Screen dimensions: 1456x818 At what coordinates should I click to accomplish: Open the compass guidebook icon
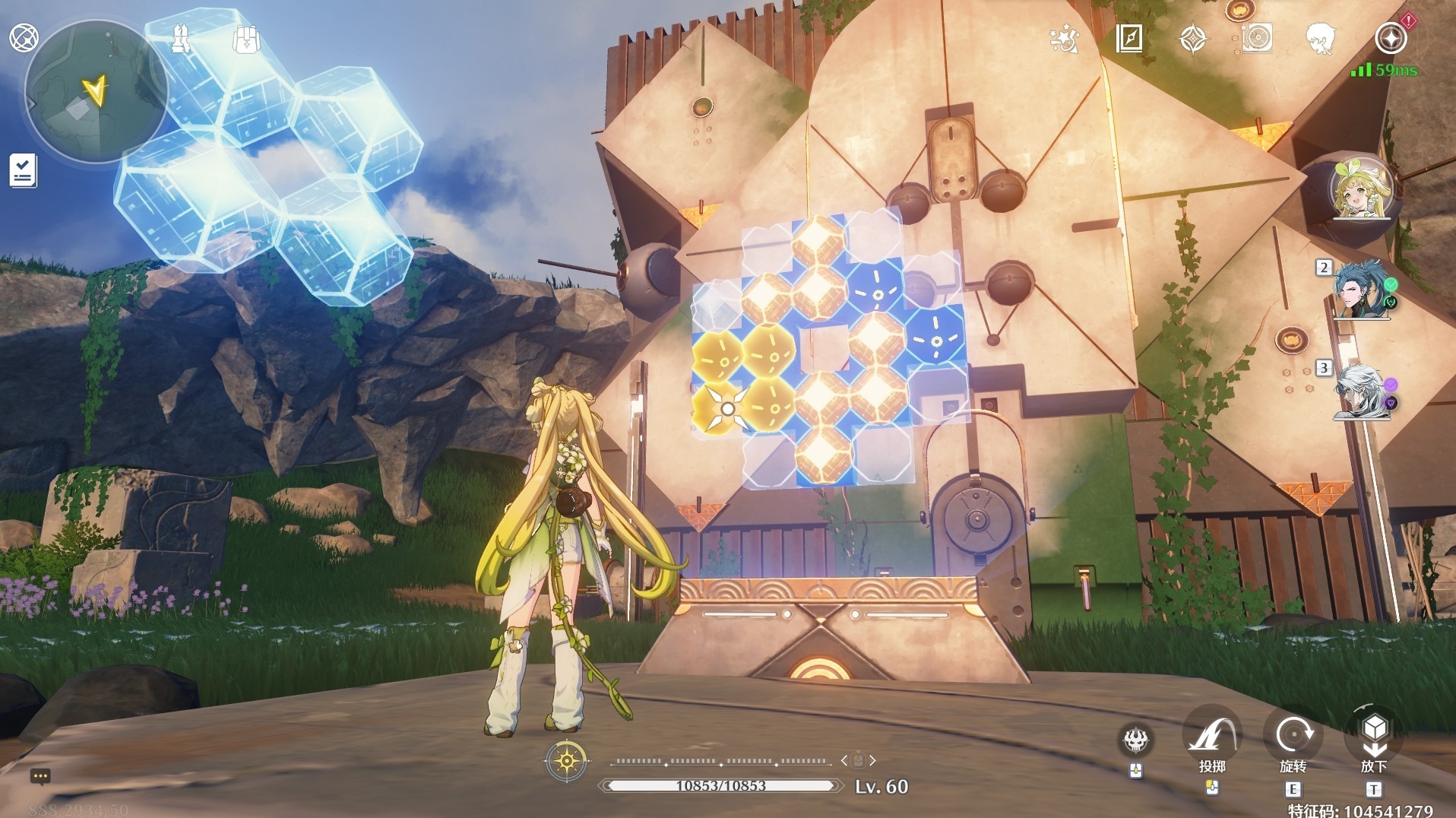coord(1129,38)
